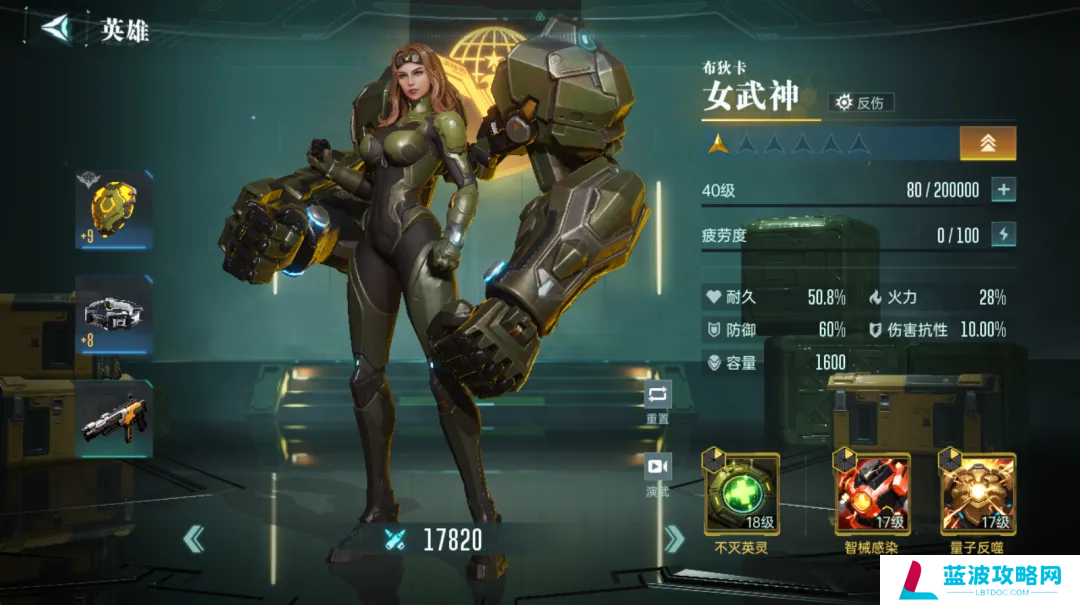Select the golden armor equipment slot
The image size is (1080, 605).
click(x=115, y=209)
